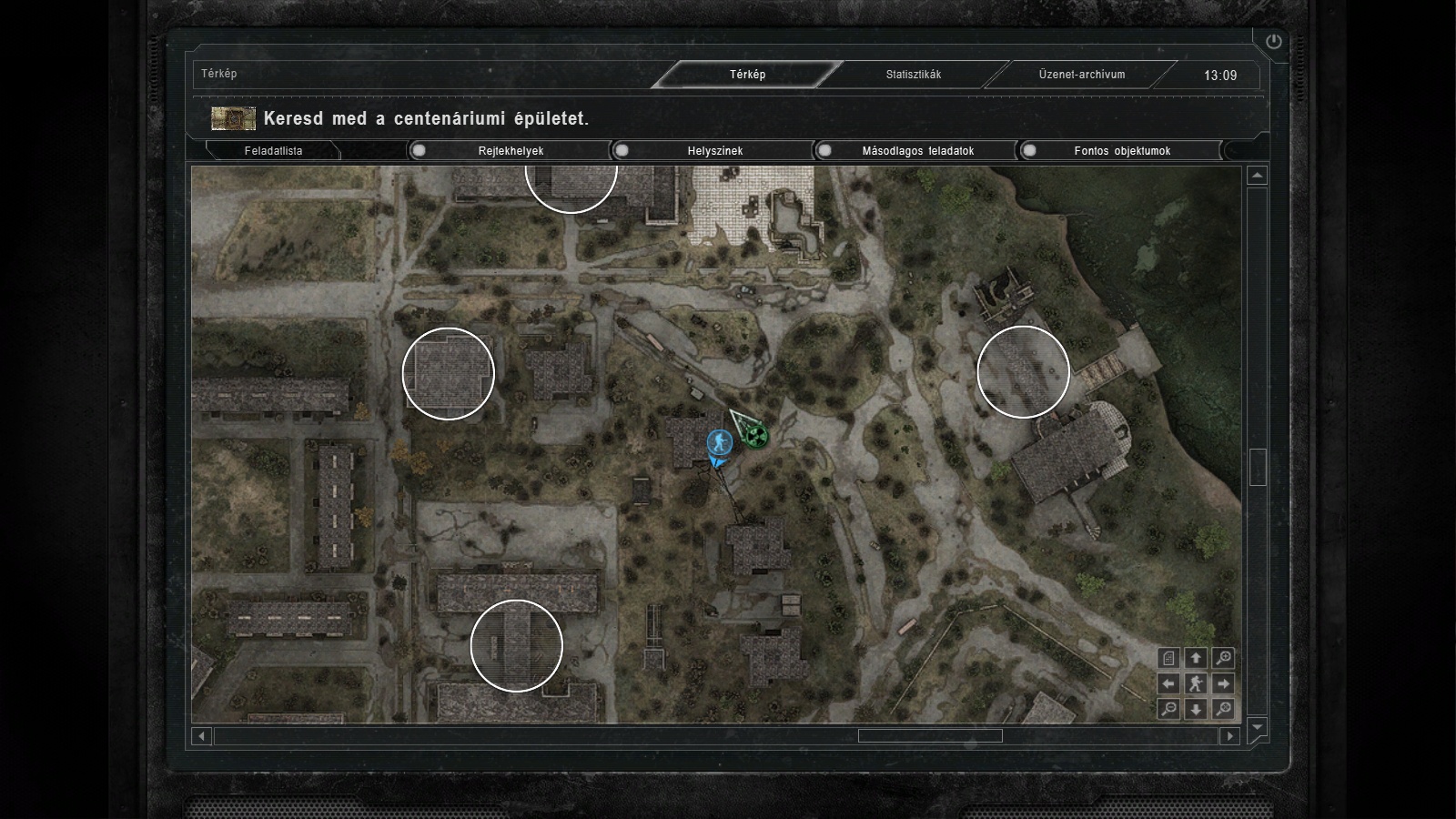
Task: Toggle the Fontos objektumok filter
Action: click(x=1029, y=151)
